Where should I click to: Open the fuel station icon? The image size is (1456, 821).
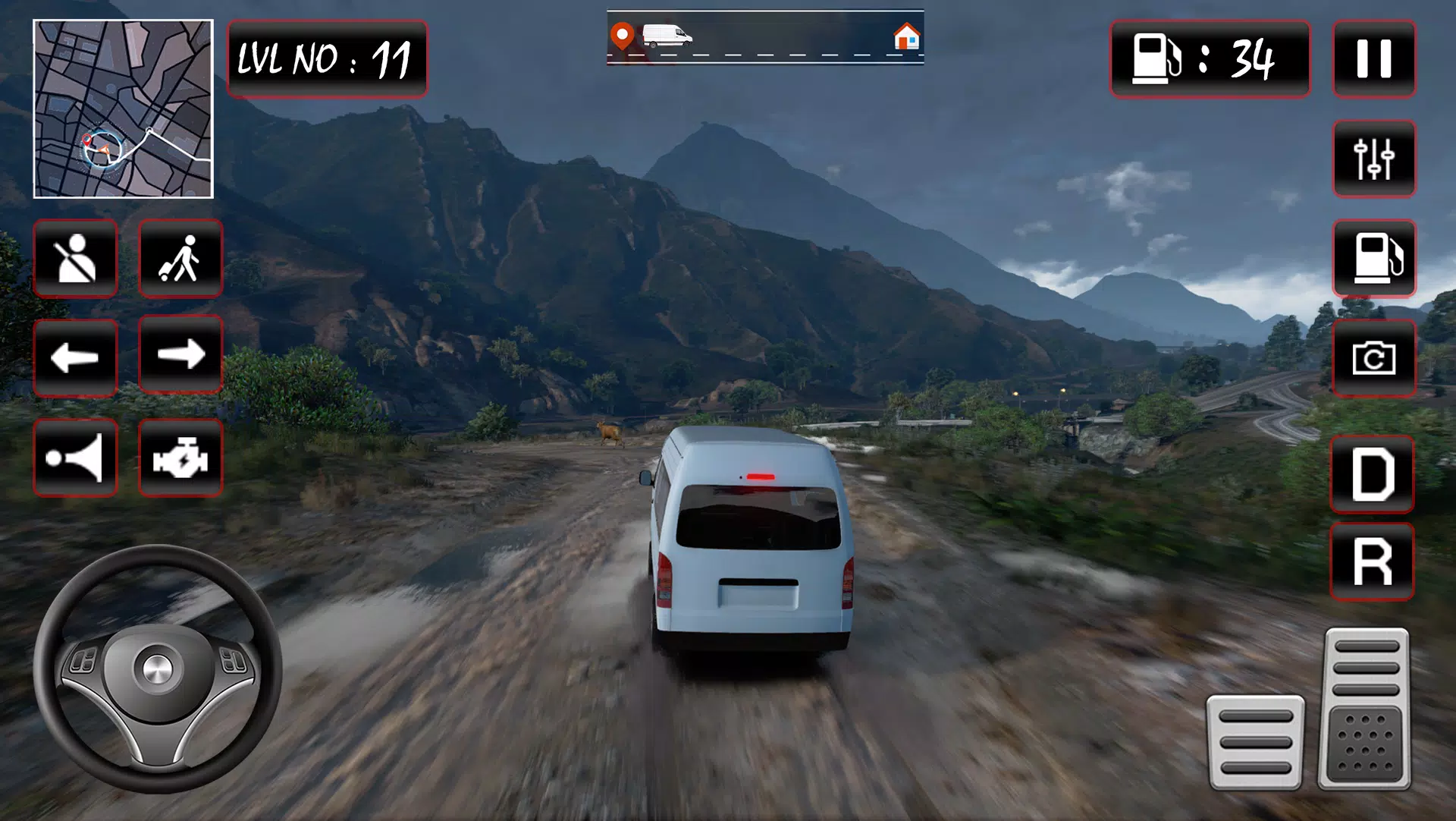1374,260
